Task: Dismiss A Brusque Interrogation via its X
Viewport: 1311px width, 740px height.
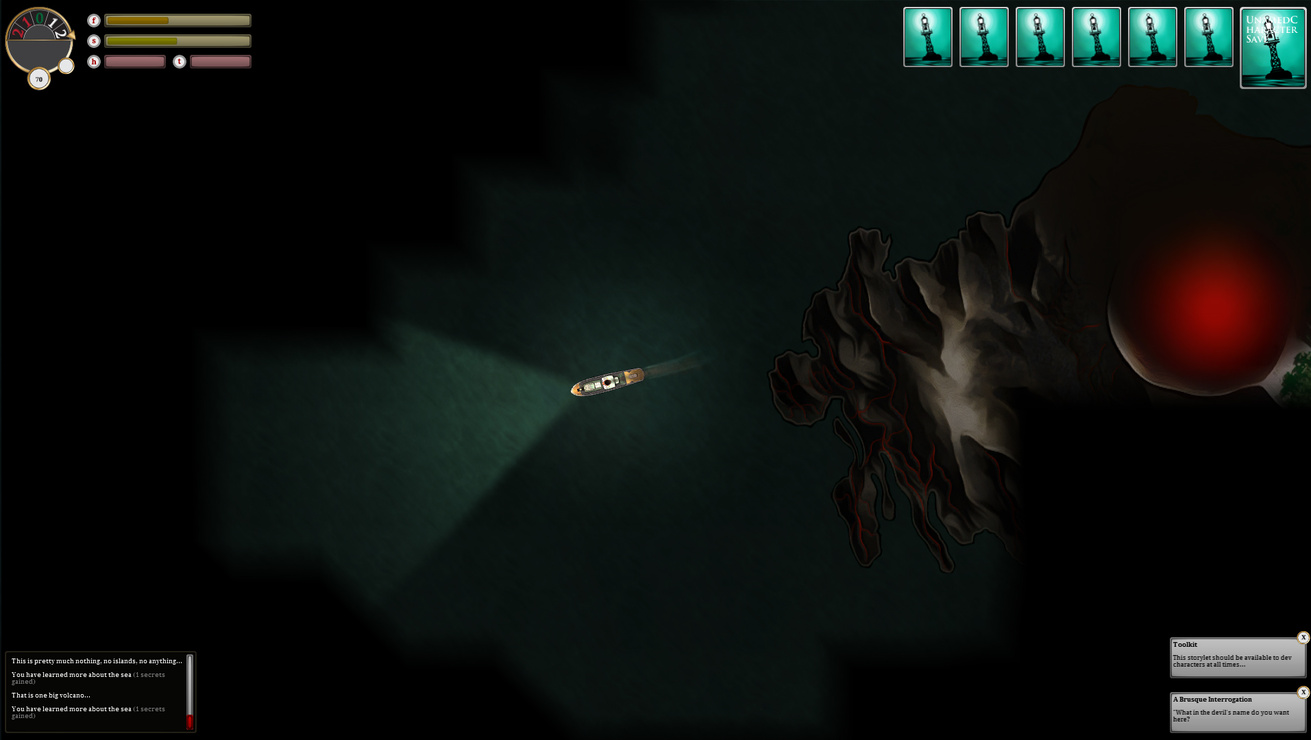Action: [1303, 691]
